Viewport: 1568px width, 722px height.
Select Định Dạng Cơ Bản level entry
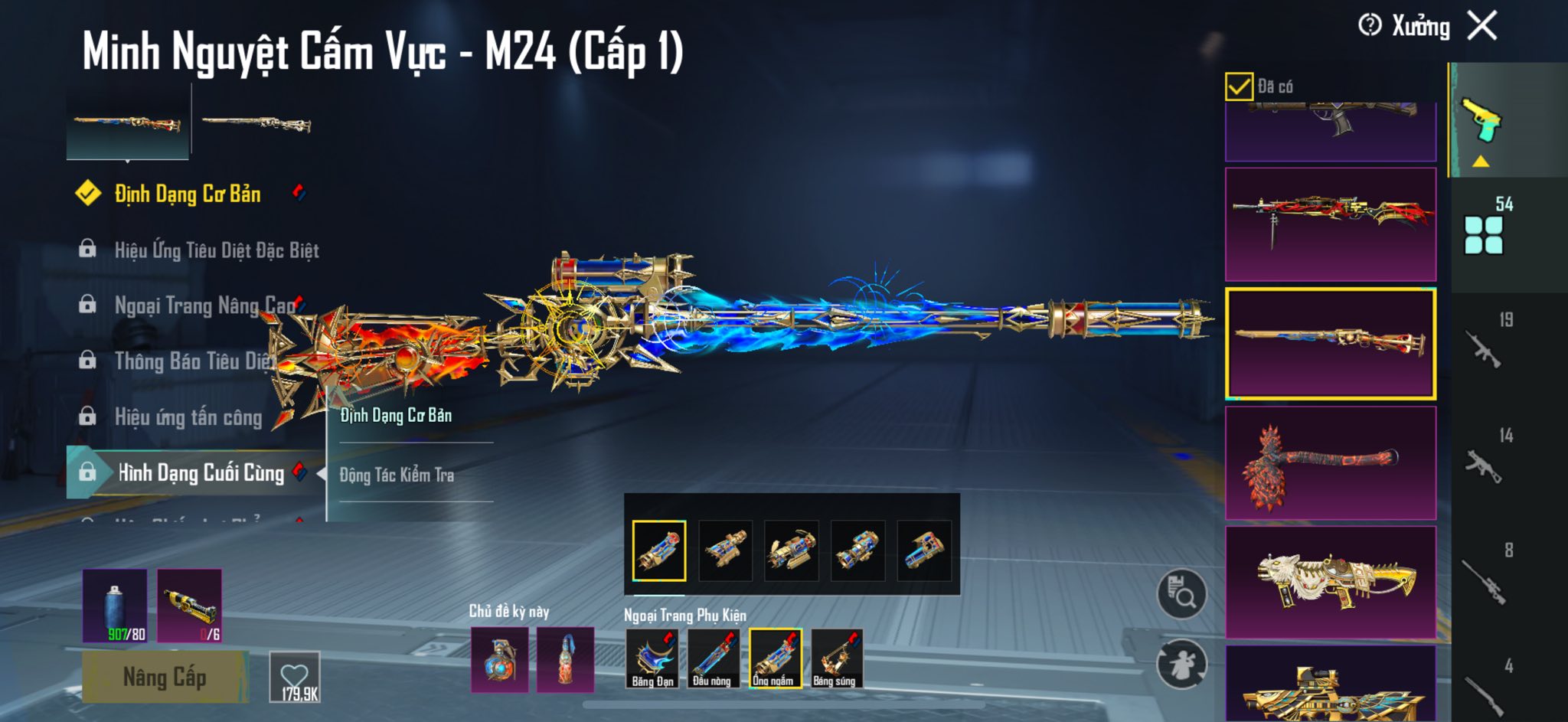(188, 194)
